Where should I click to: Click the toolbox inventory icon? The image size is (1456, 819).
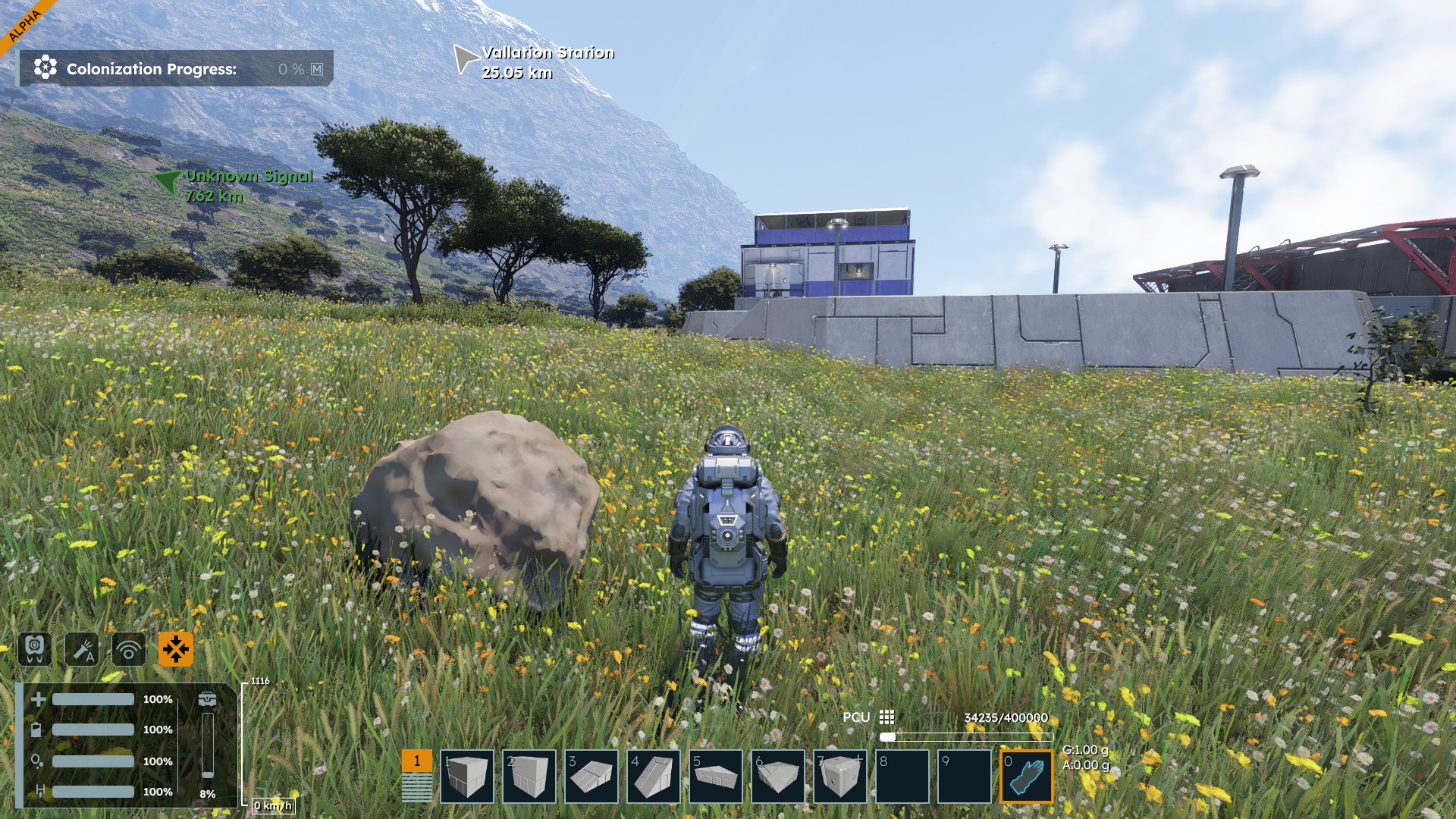207,699
